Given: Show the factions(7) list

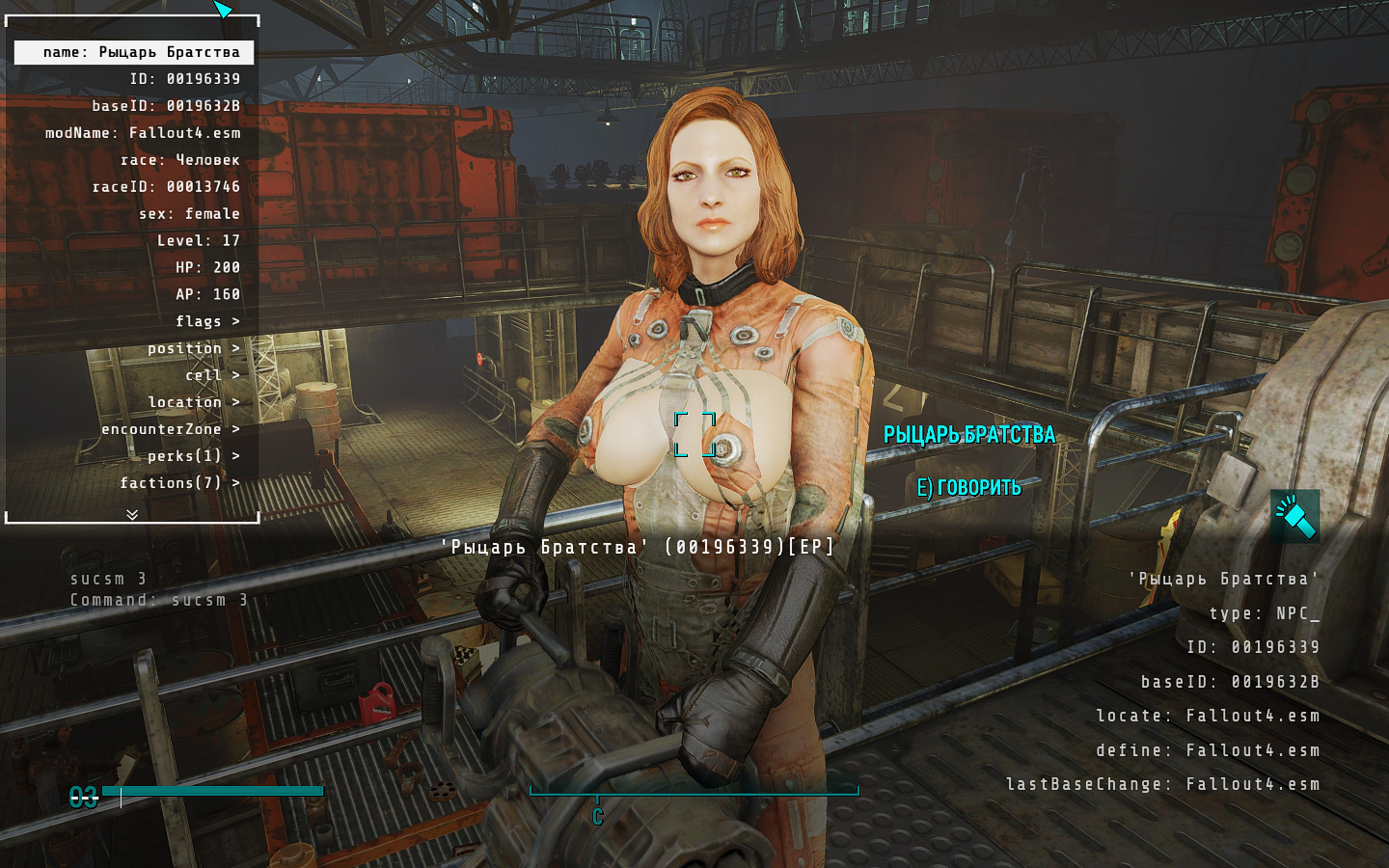Looking at the screenshot, I should tap(179, 483).
